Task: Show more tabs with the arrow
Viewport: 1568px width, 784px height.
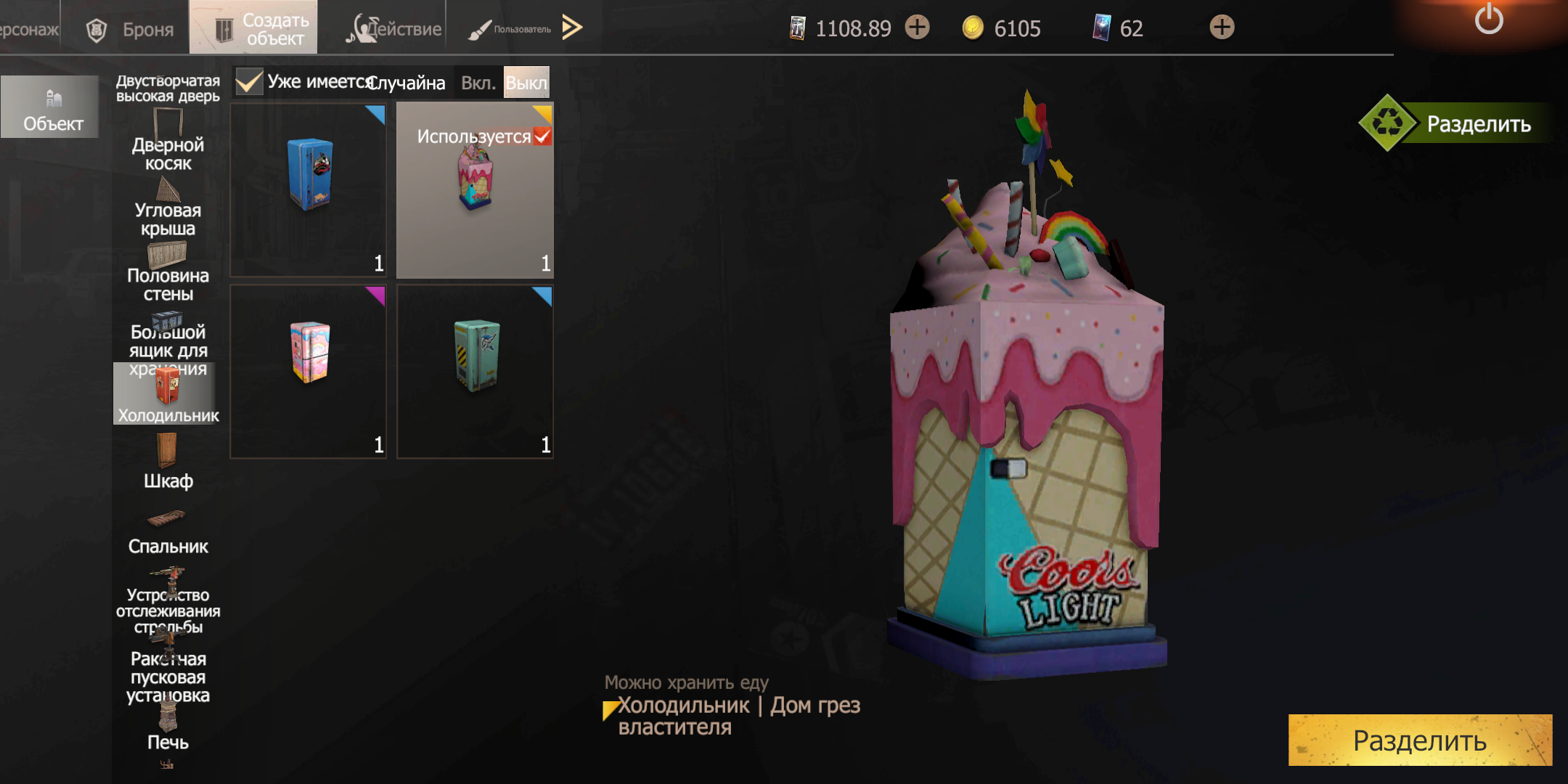Action: (572, 28)
